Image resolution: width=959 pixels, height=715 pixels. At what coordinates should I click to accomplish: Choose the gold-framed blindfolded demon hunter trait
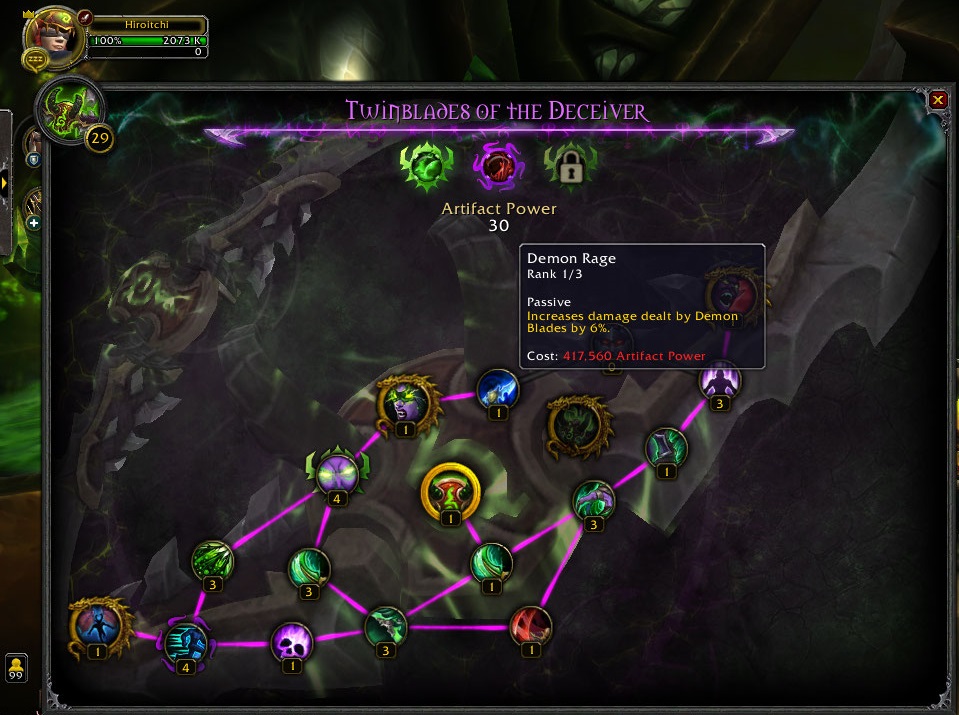pos(405,402)
